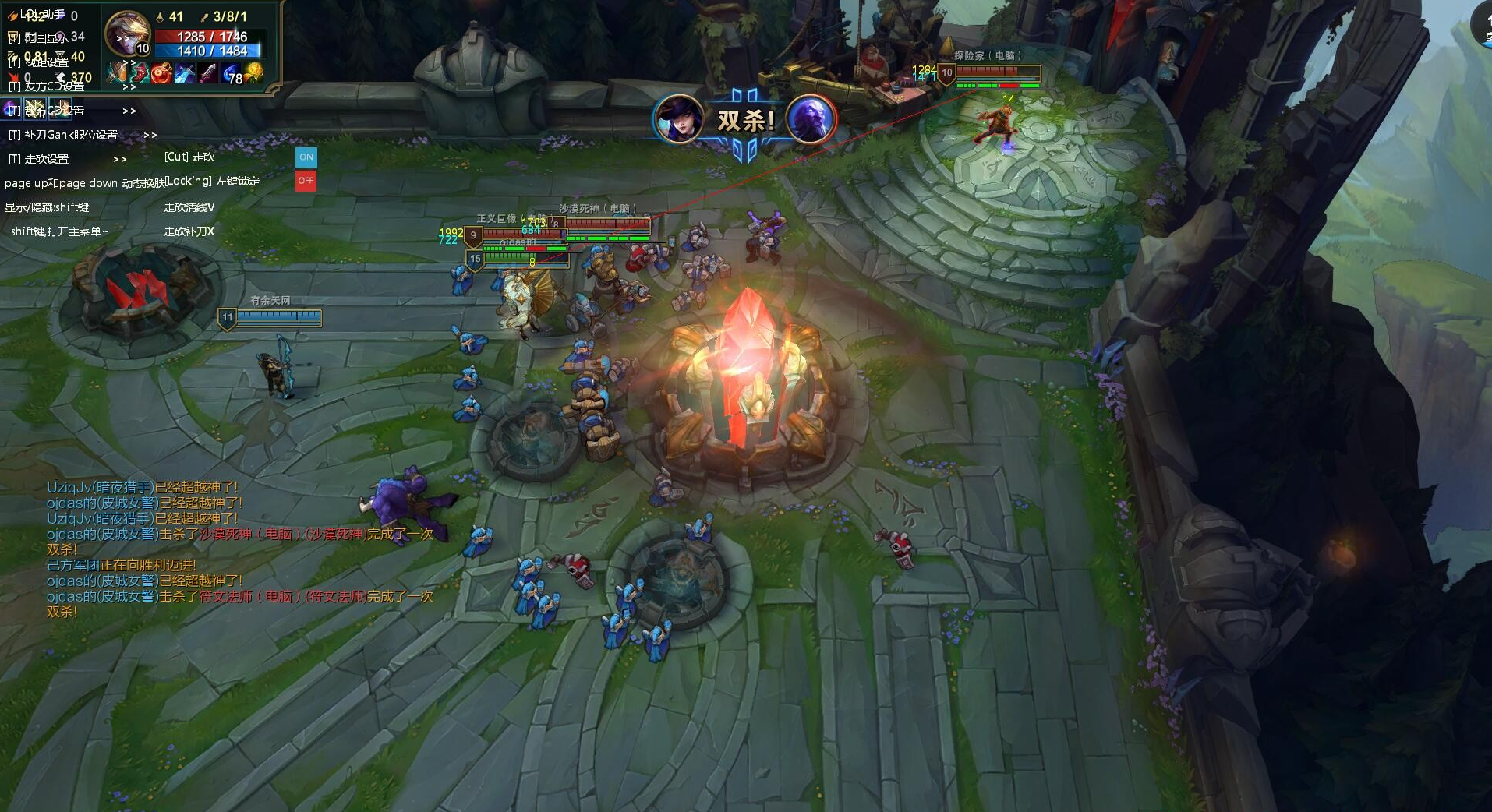Toggle the blue ON switch for 走砍
This screenshot has width=1492, height=812.
coord(306,157)
